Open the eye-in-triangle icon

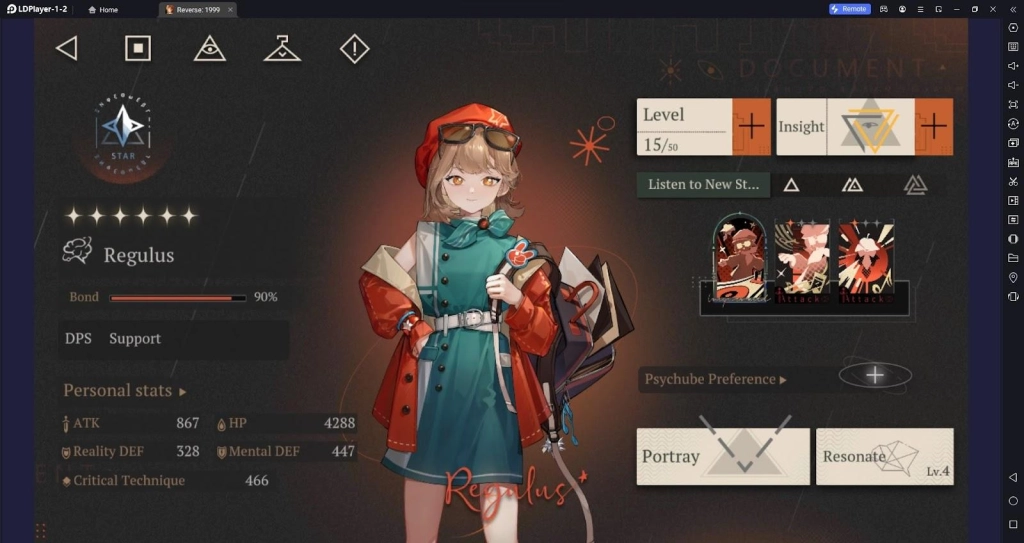pos(209,48)
